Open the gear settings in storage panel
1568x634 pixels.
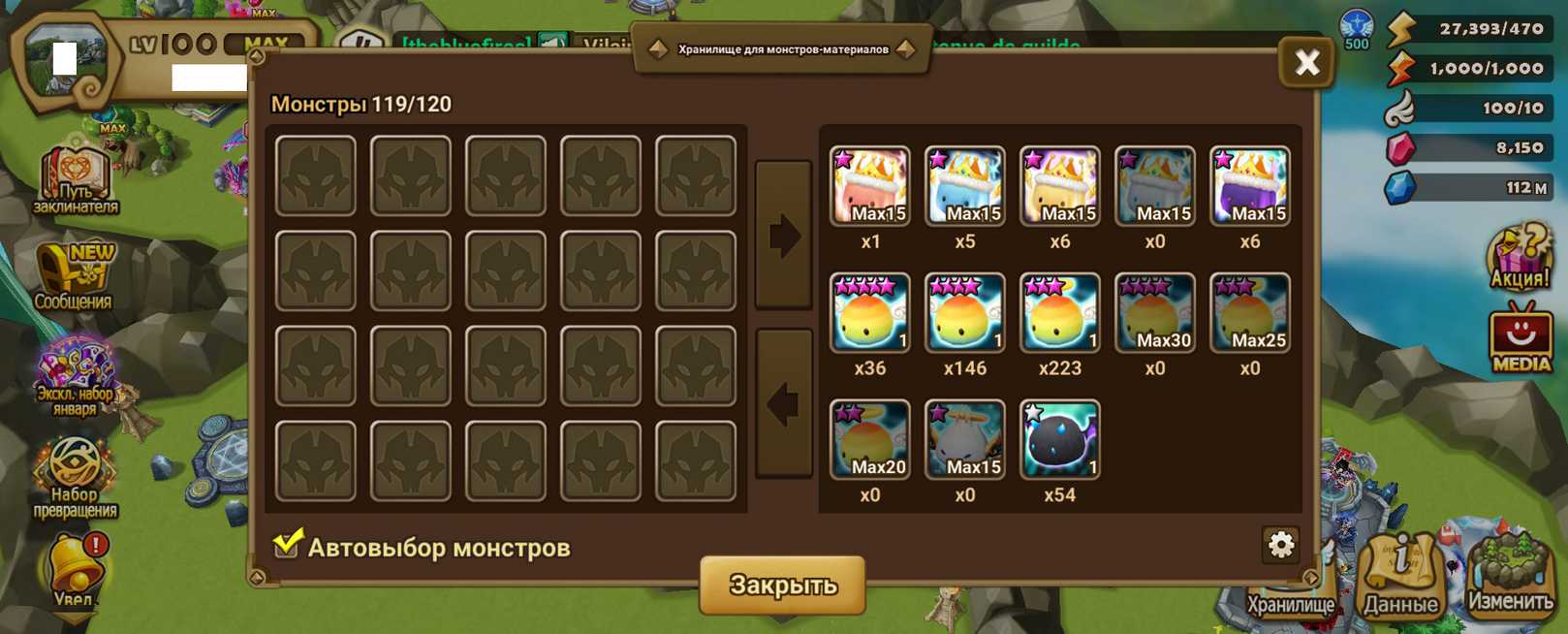click(1280, 545)
